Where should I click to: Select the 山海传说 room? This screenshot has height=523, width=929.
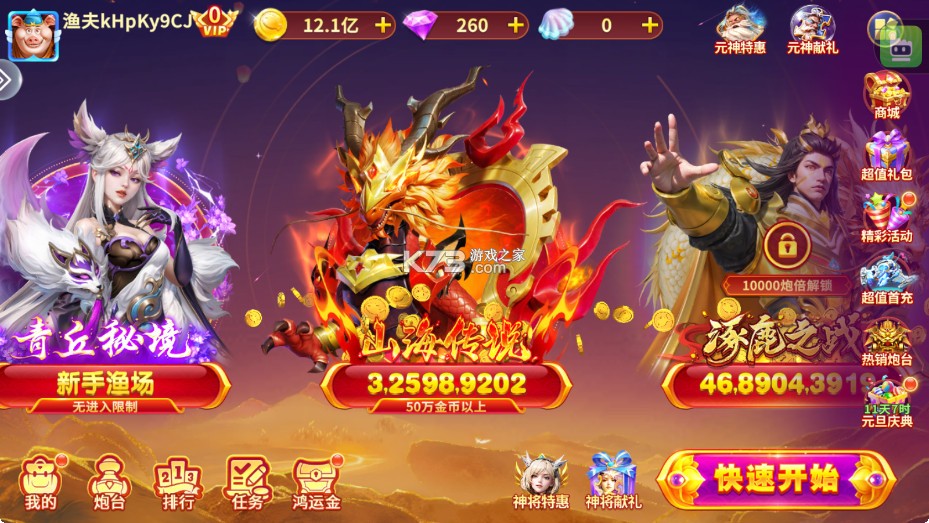(x=446, y=384)
